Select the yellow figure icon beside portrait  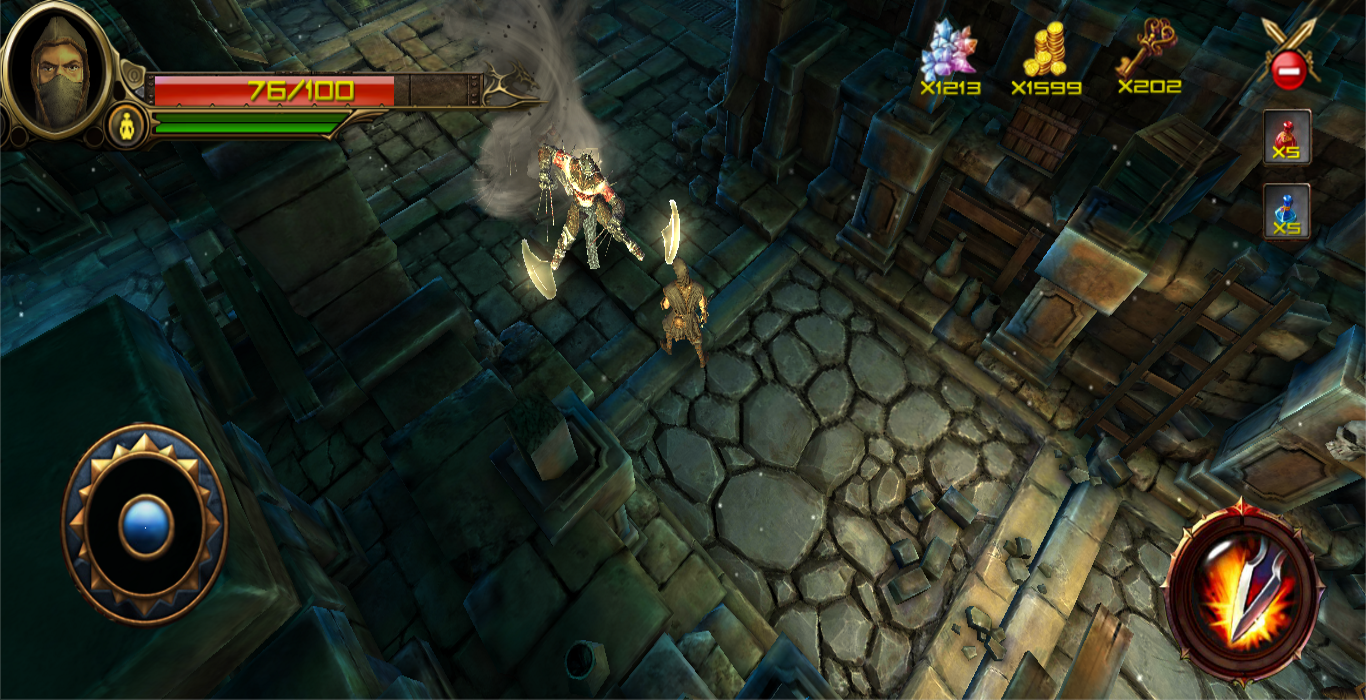[127, 127]
